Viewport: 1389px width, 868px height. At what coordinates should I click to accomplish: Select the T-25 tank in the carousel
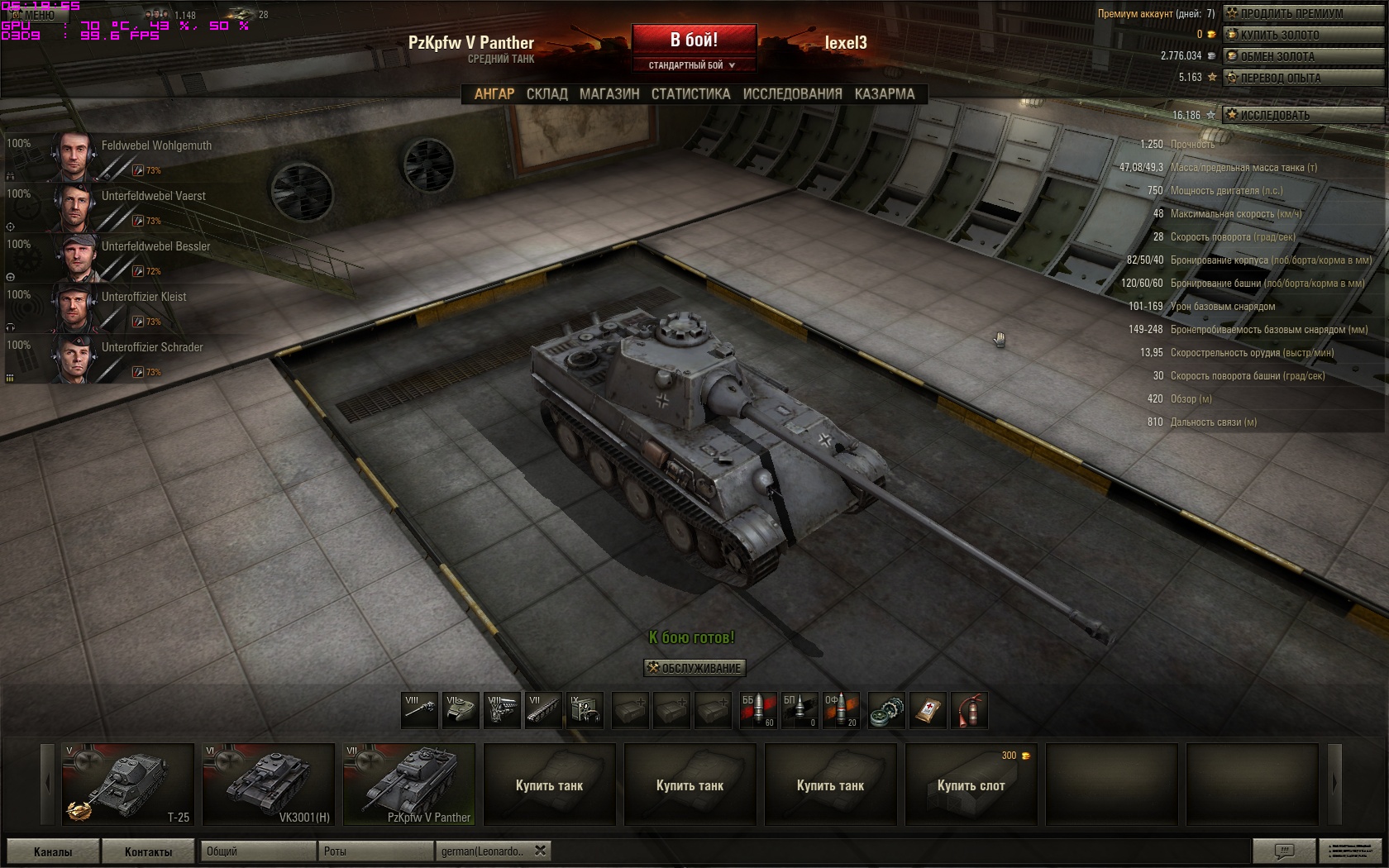tap(128, 784)
